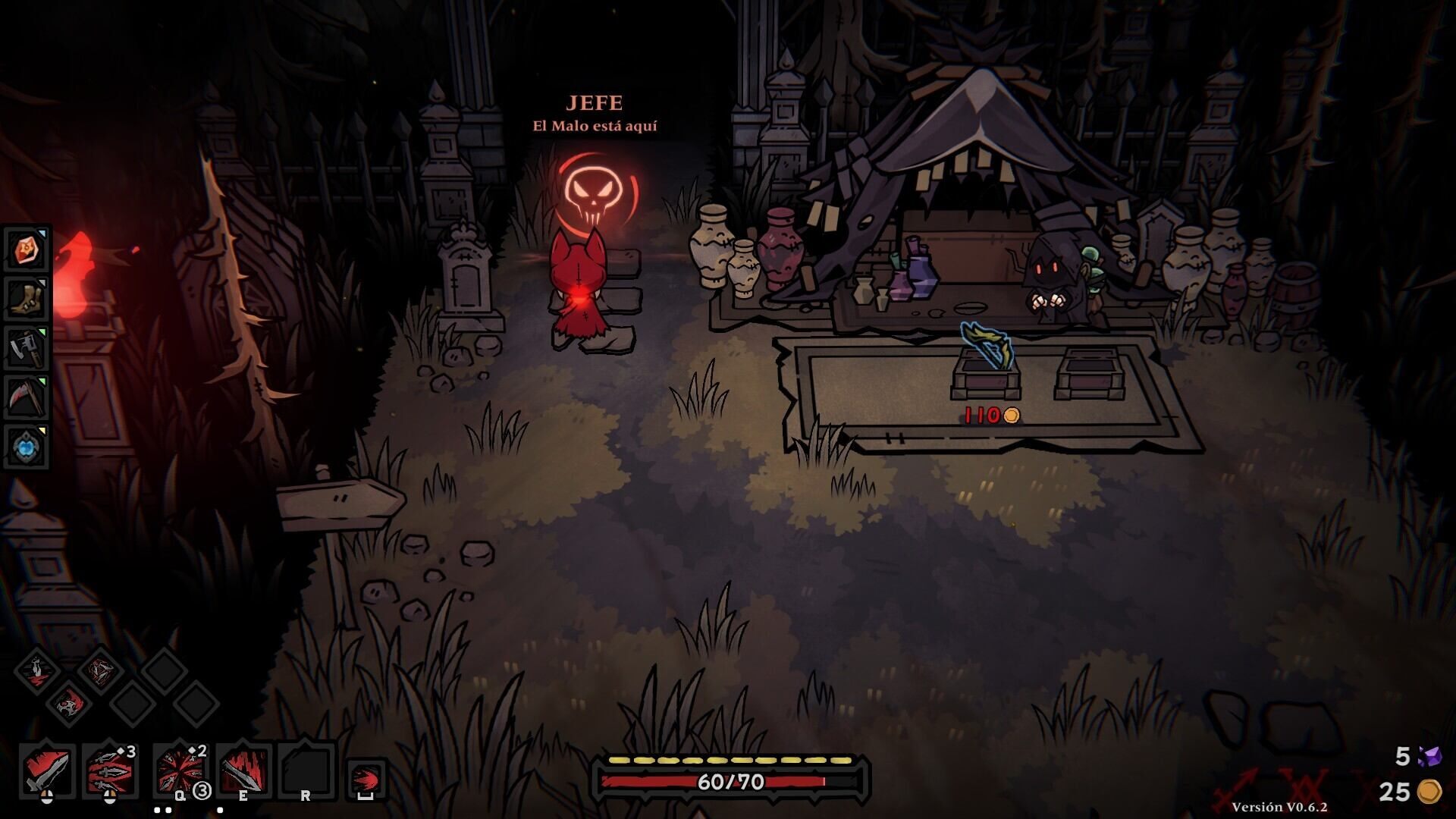Select the hand-over-blood passive diamond
The width and height of the screenshot is (1456, 819).
point(36,670)
